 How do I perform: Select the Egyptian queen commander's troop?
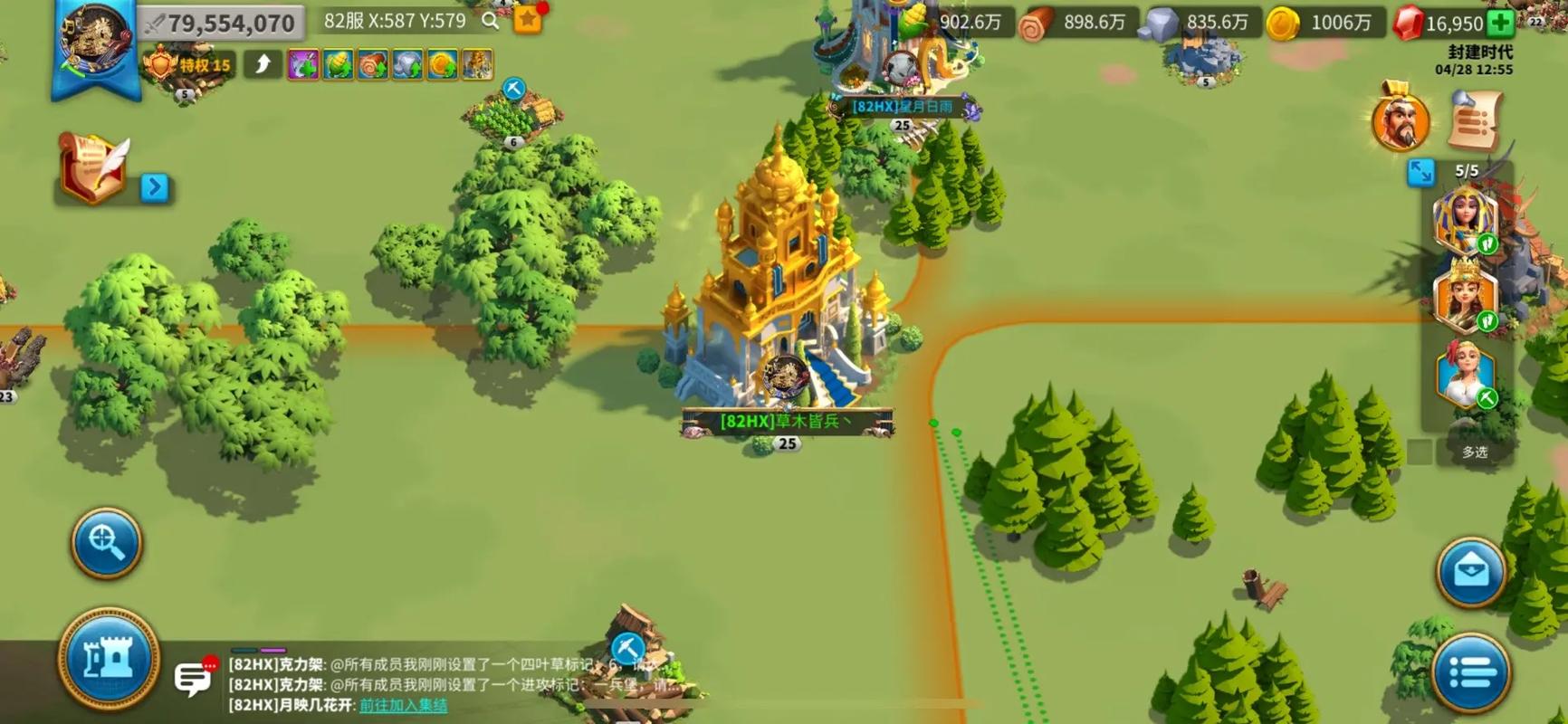pos(1465,220)
